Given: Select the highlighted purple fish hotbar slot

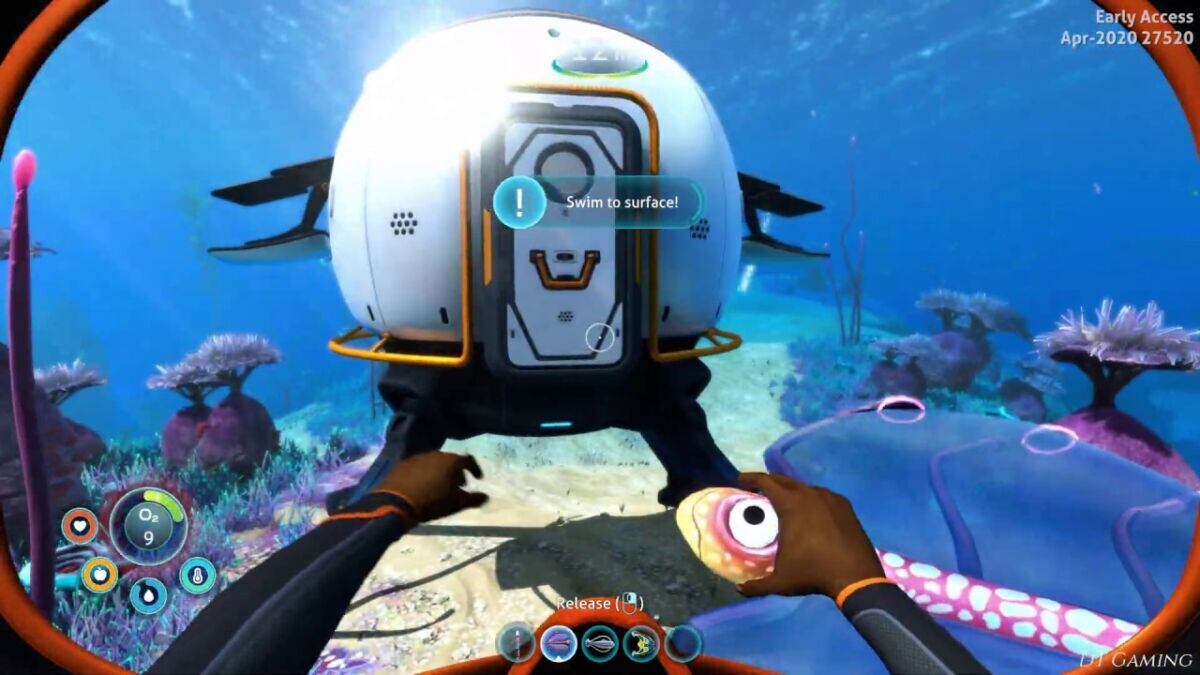Looking at the screenshot, I should (x=558, y=643).
